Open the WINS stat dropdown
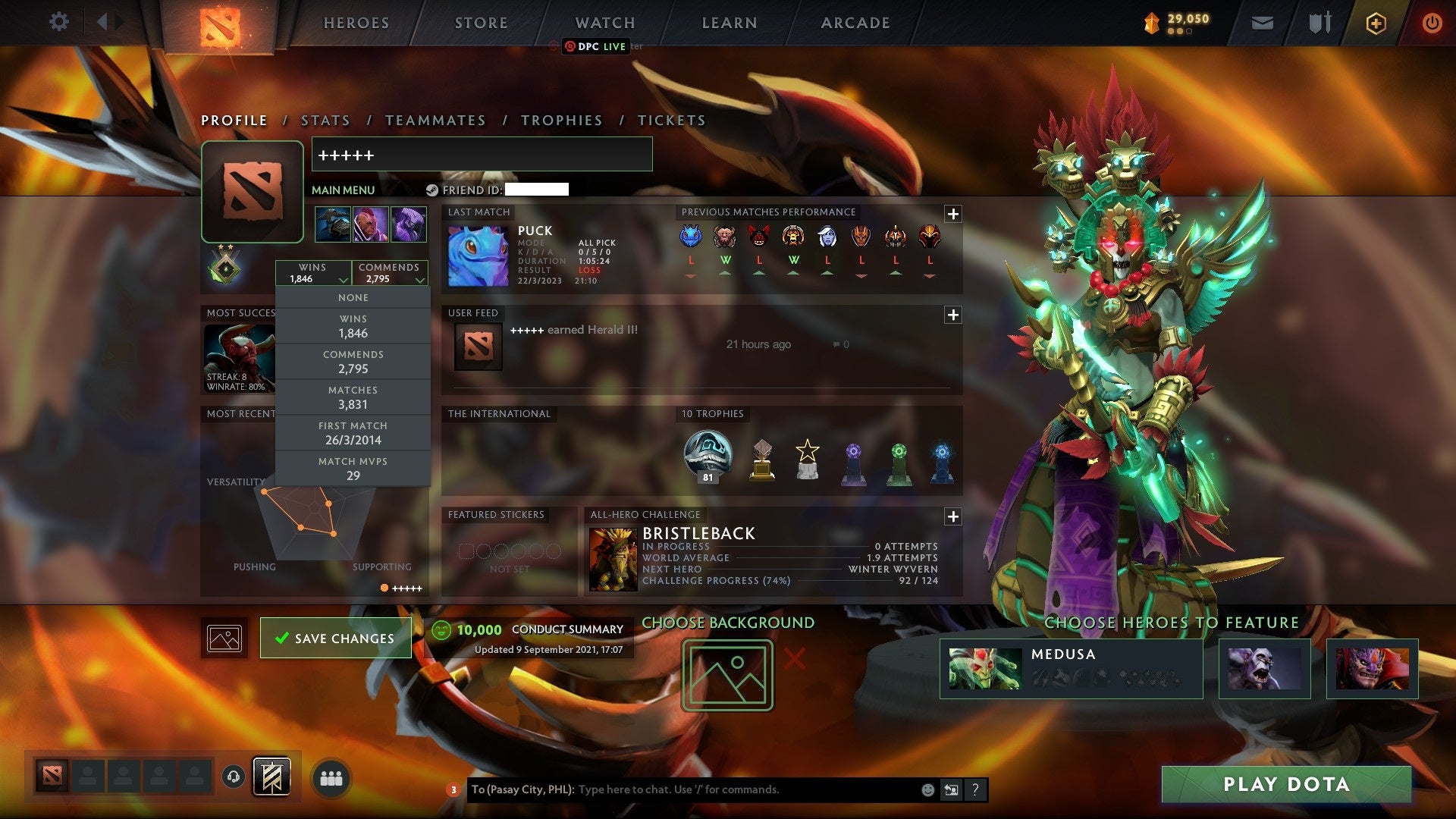Image resolution: width=1456 pixels, height=819 pixels. point(313,272)
